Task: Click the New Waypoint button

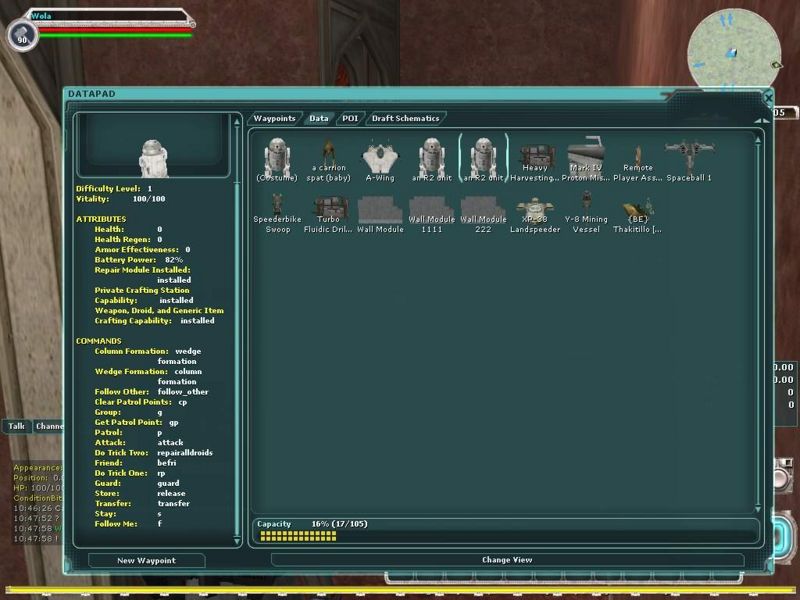Action: 146,560
